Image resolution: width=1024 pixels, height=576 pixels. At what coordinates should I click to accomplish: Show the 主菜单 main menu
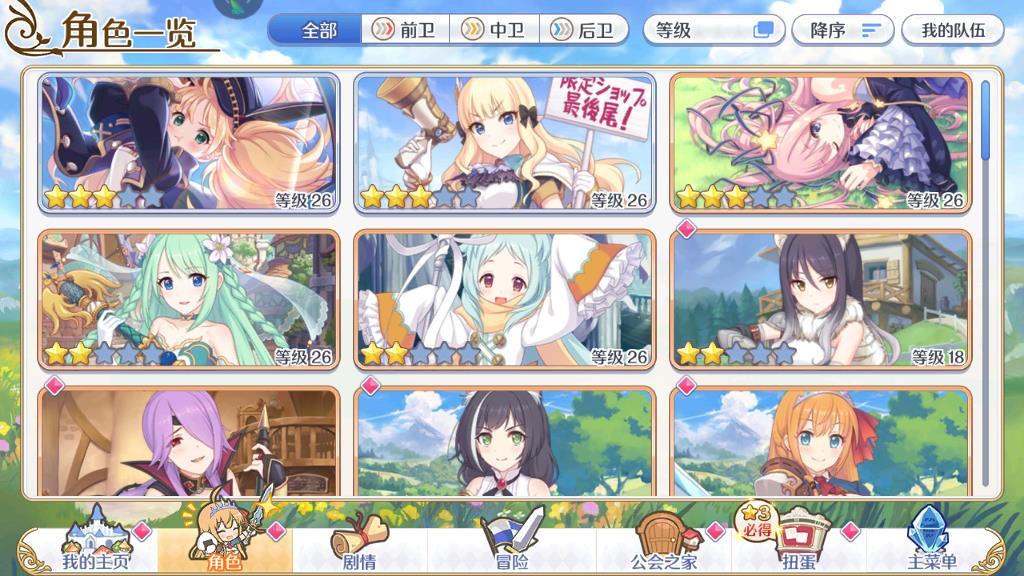(x=931, y=544)
